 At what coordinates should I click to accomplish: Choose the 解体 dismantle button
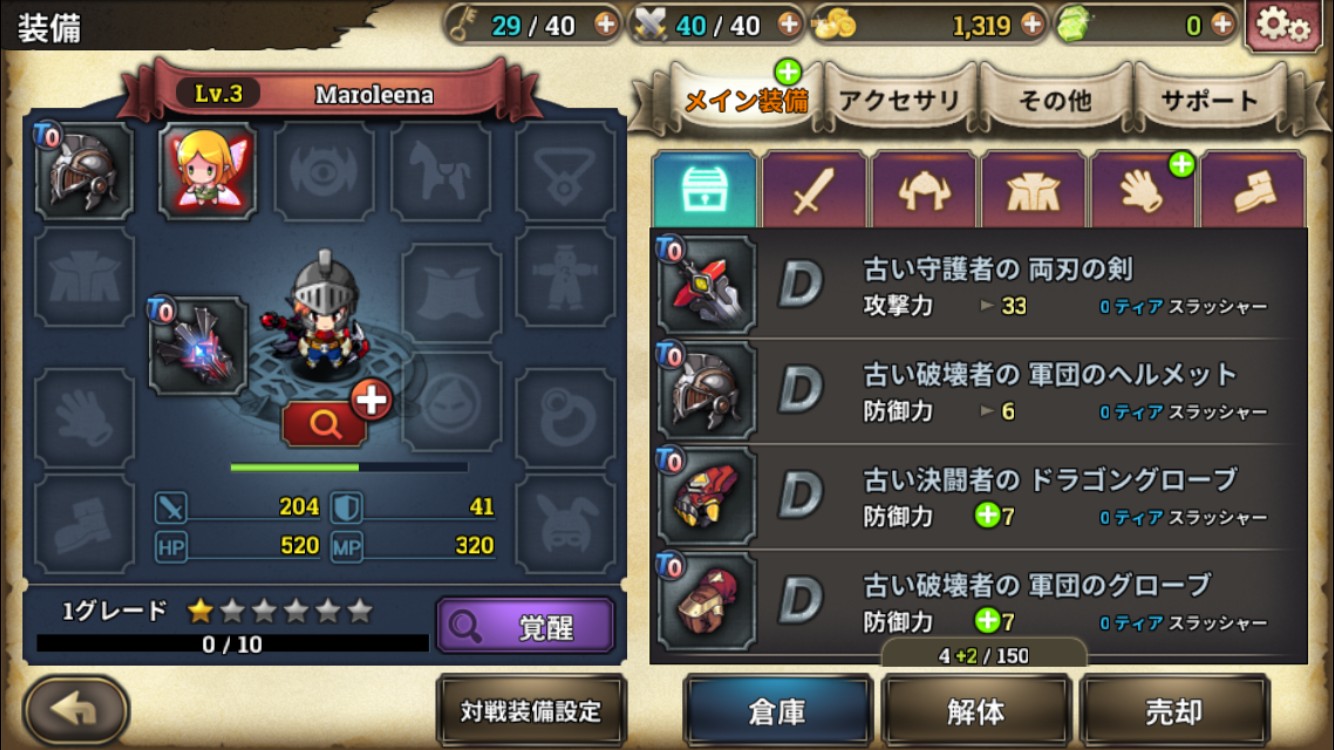[x=976, y=711]
